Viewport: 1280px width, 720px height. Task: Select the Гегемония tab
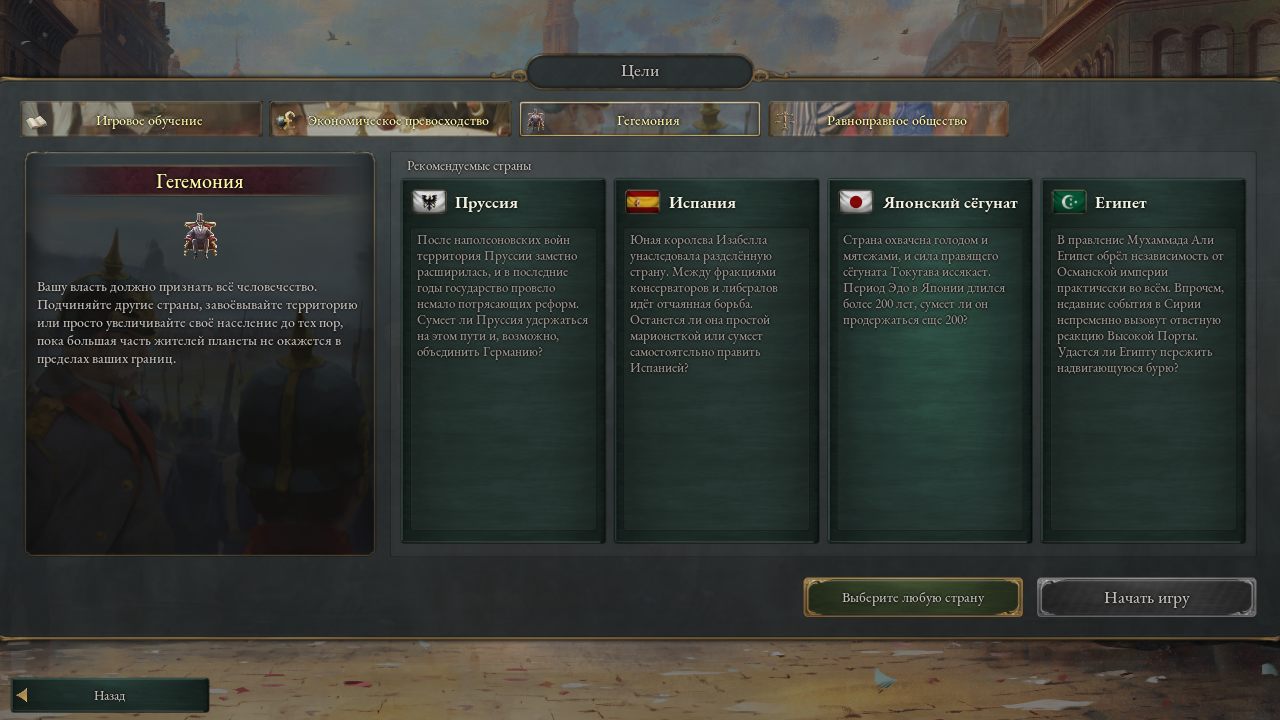pyautogui.click(x=639, y=119)
